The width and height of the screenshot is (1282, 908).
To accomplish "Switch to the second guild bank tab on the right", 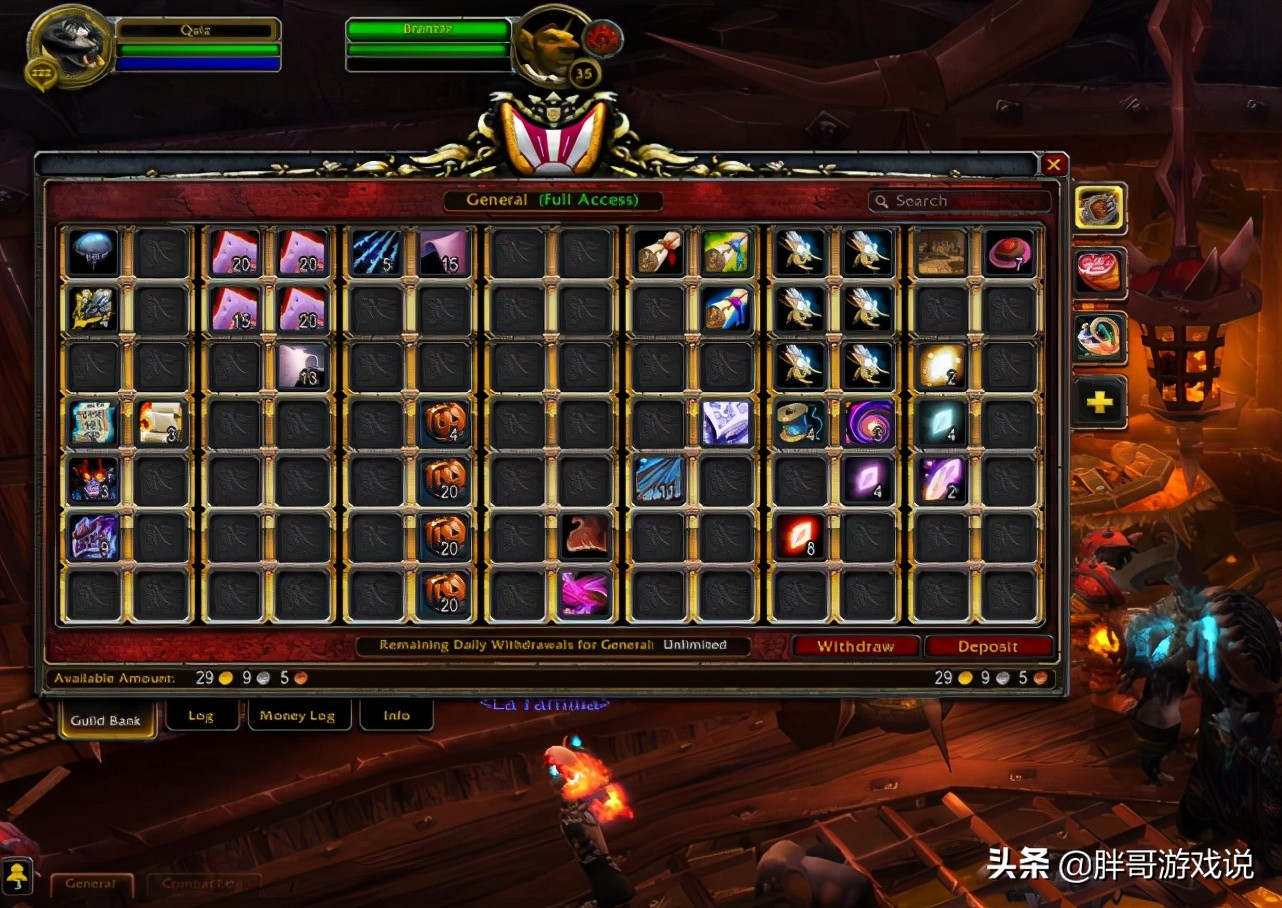I will pos(1098,272).
